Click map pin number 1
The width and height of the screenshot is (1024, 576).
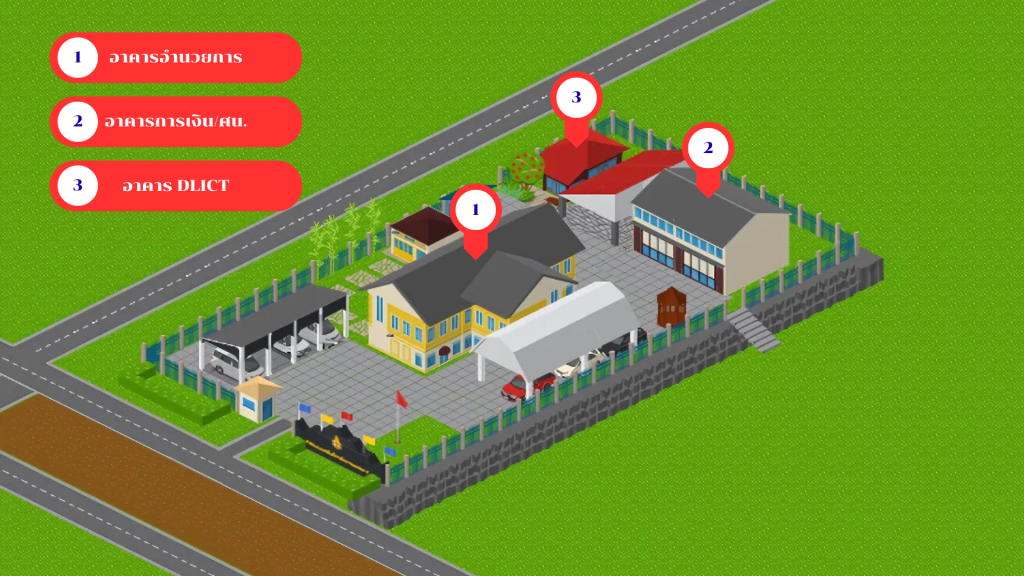click(475, 211)
